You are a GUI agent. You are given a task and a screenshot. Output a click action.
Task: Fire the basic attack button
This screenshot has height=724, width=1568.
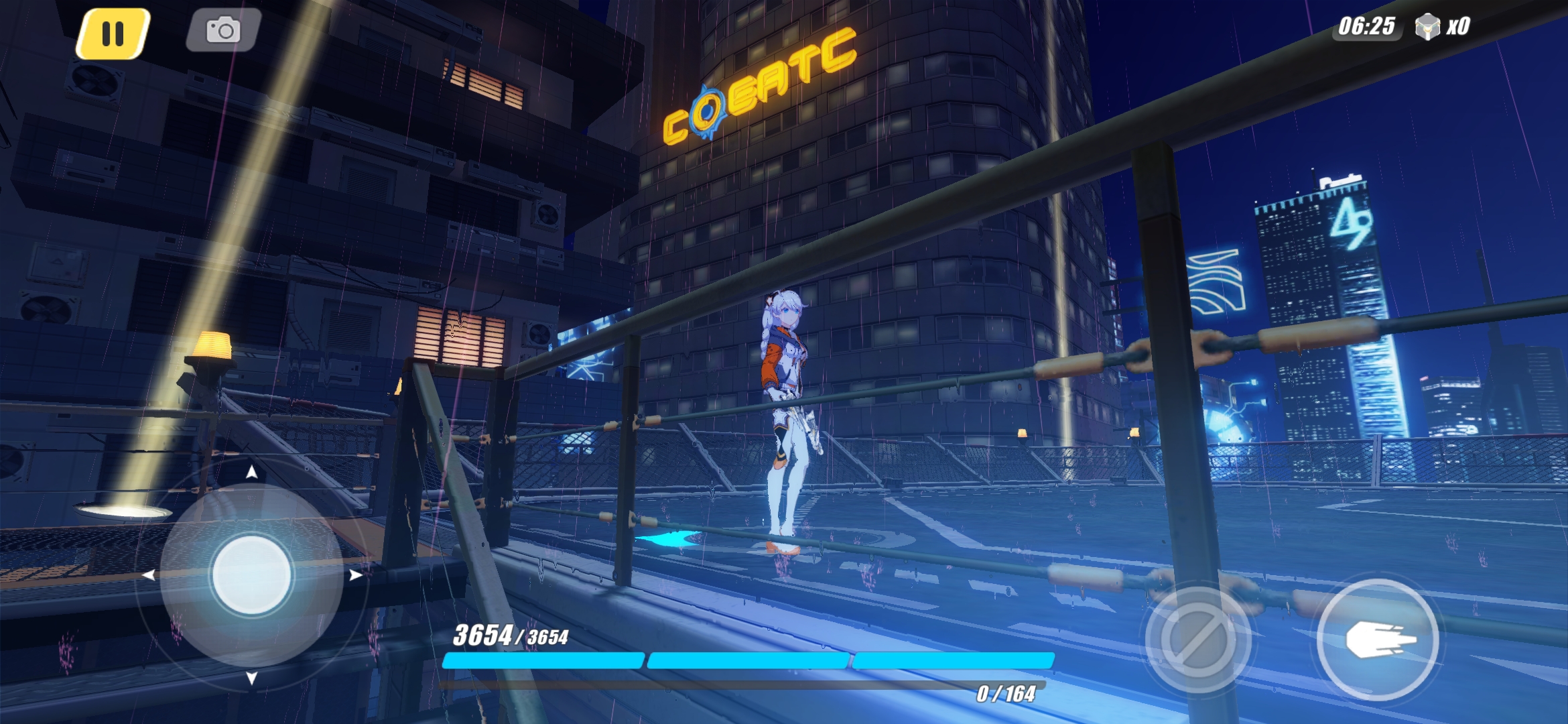pyautogui.click(x=1378, y=640)
